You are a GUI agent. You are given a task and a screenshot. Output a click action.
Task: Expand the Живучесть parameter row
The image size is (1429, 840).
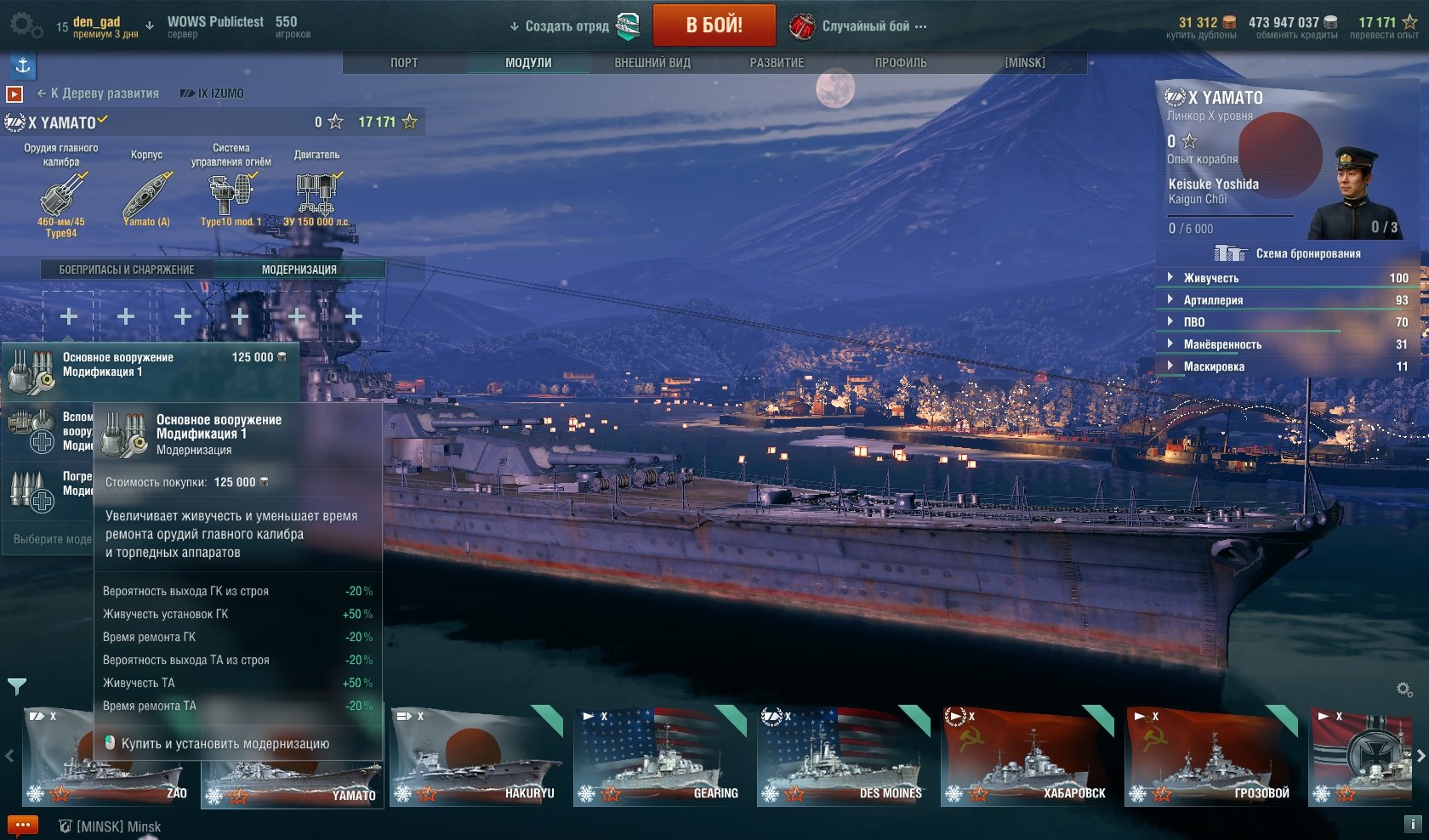(1211, 278)
